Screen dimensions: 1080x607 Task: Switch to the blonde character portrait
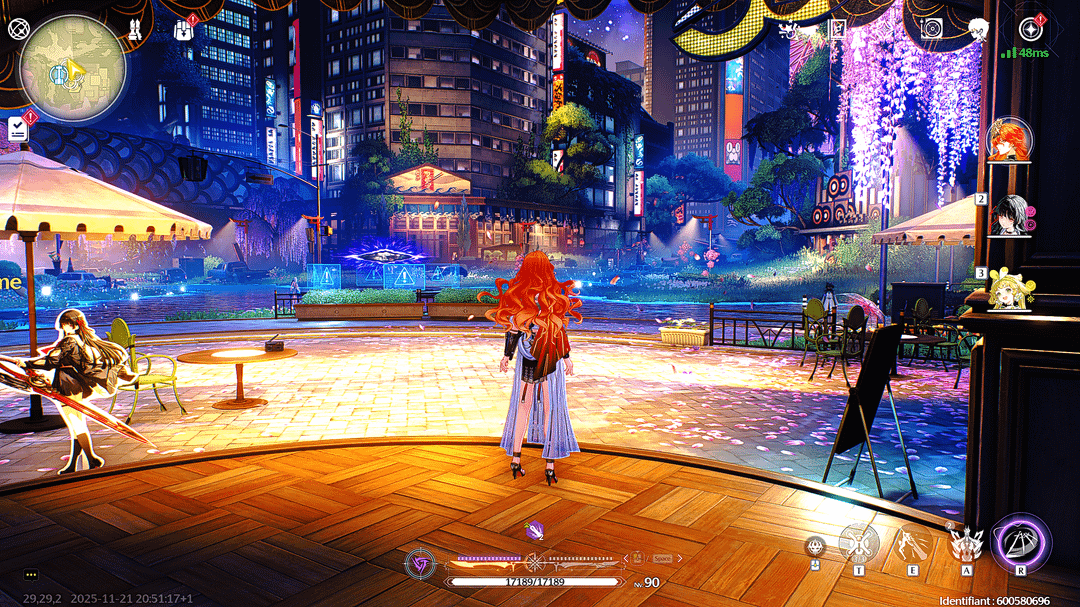[1009, 289]
